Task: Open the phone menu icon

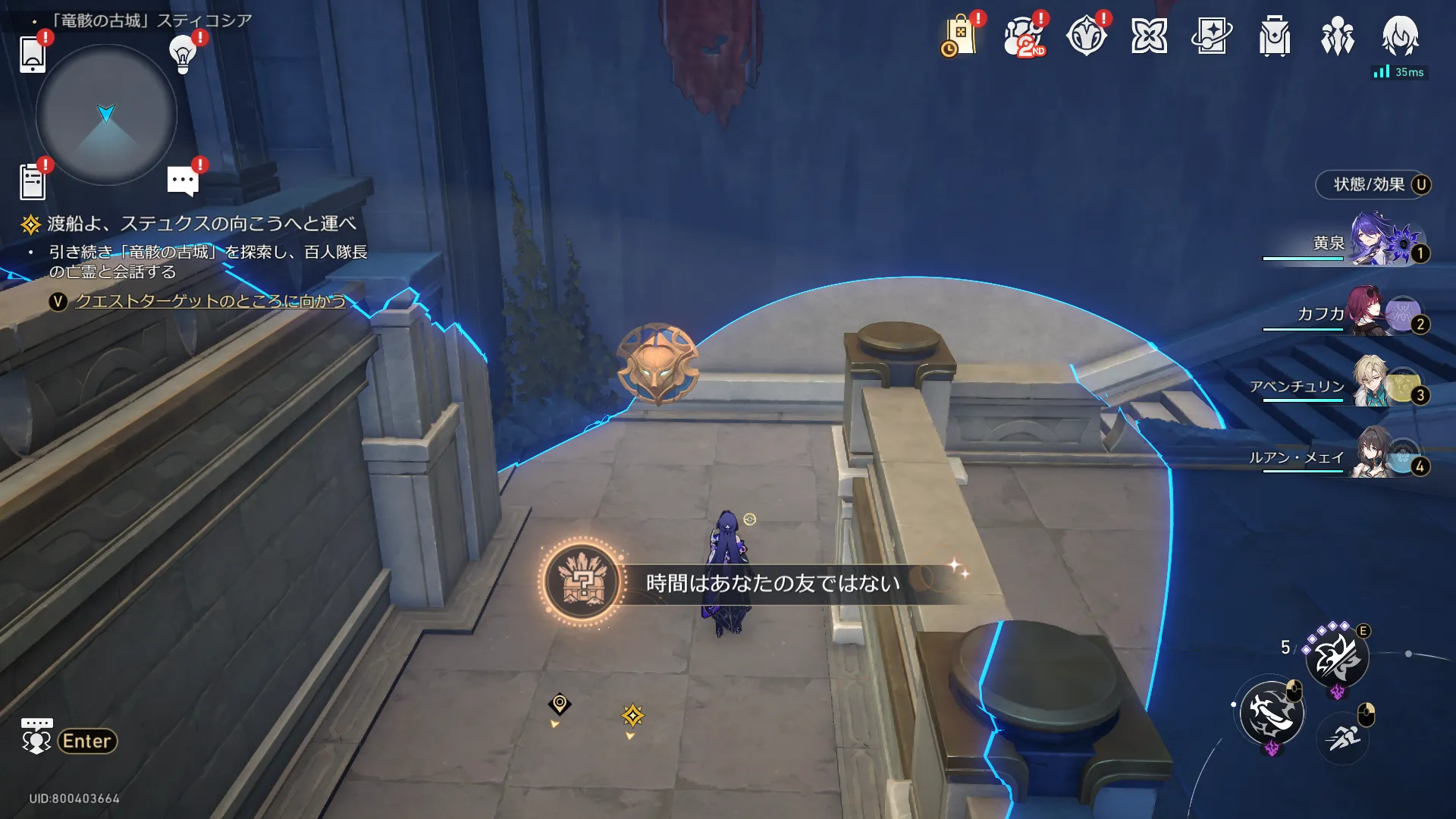Action: [x=33, y=54]
